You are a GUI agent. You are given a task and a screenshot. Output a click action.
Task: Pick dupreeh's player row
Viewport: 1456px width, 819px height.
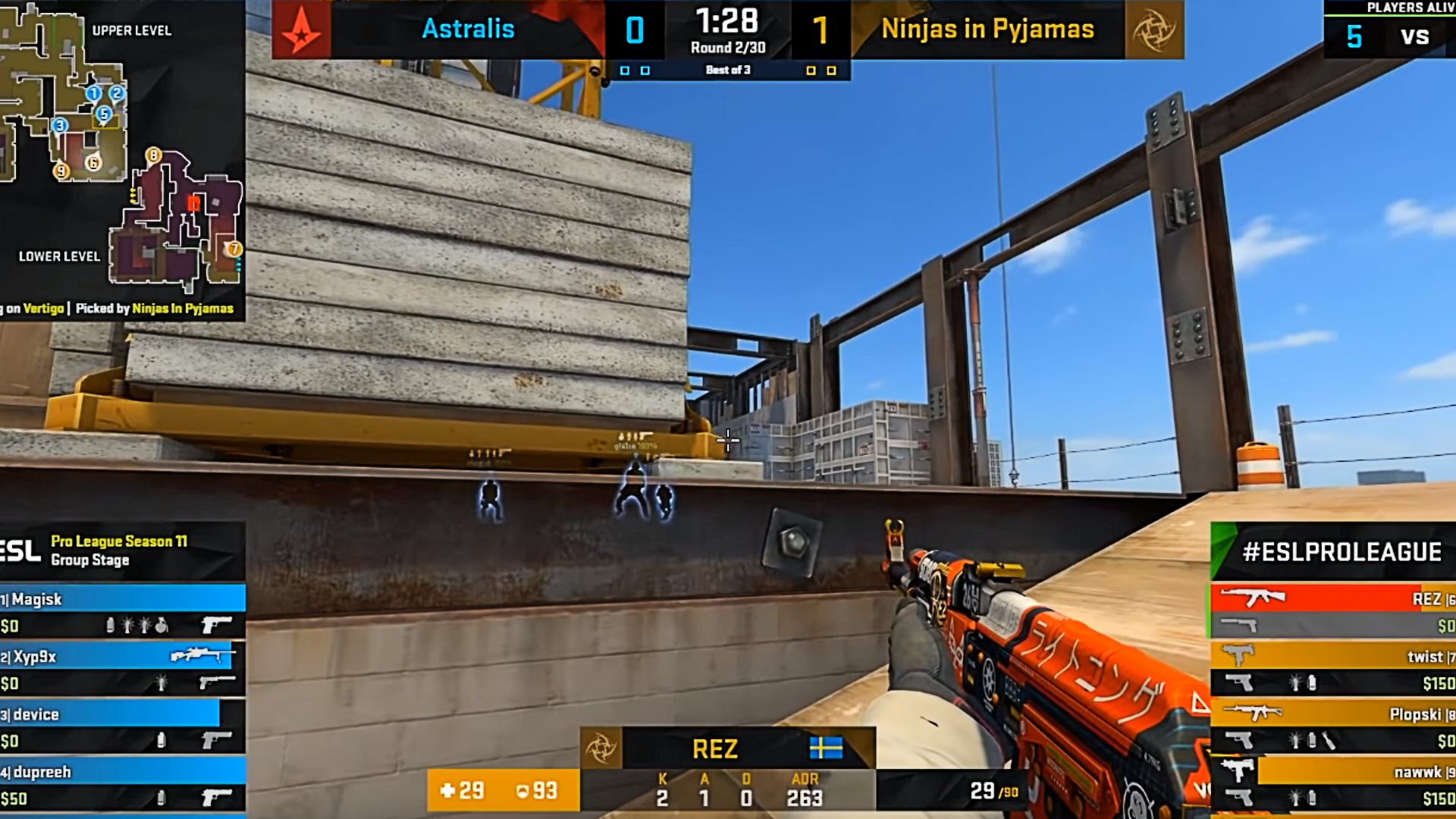point(121,772)
